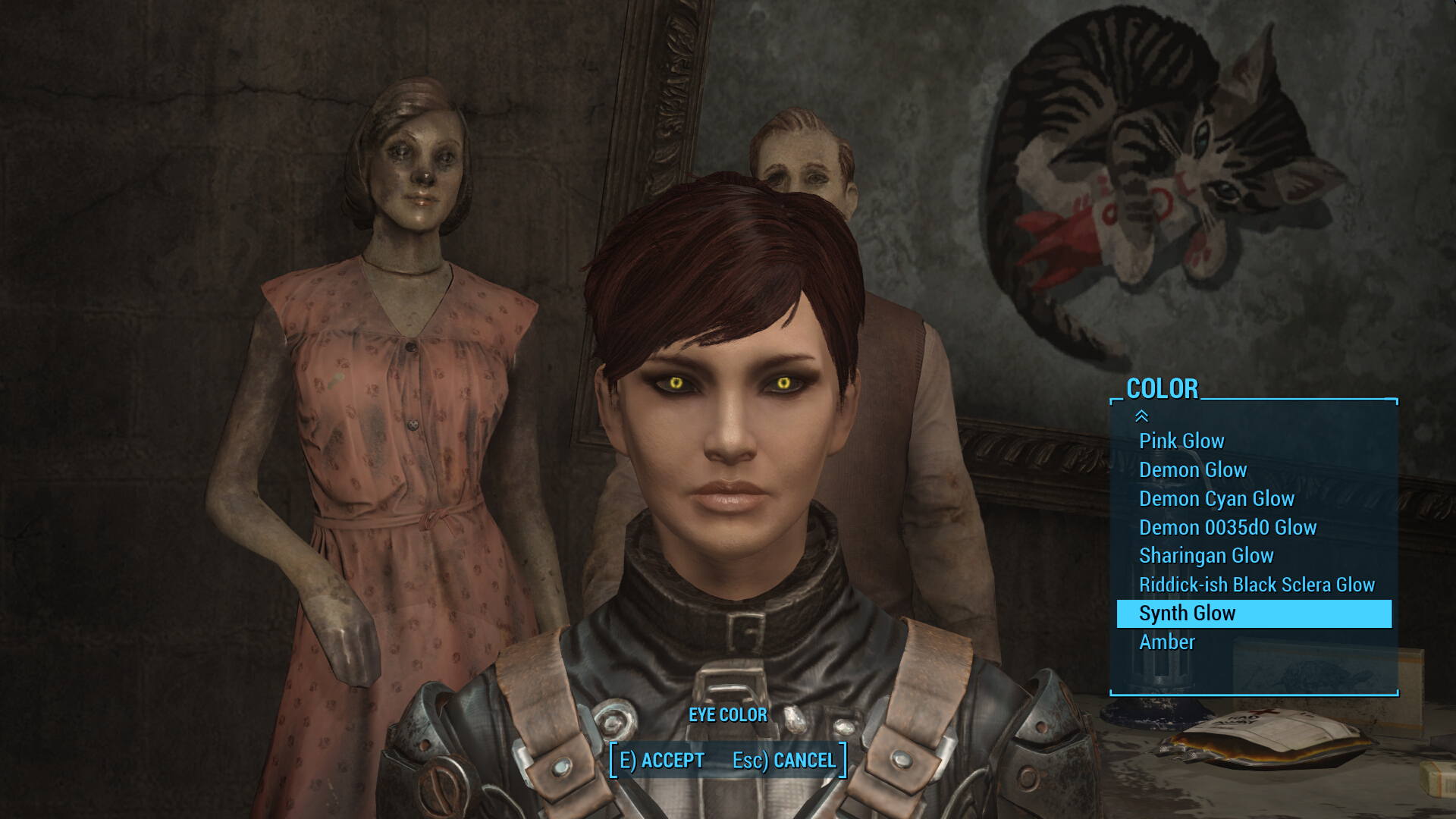Choose Demon Glow from the color list

(1193, 469)
